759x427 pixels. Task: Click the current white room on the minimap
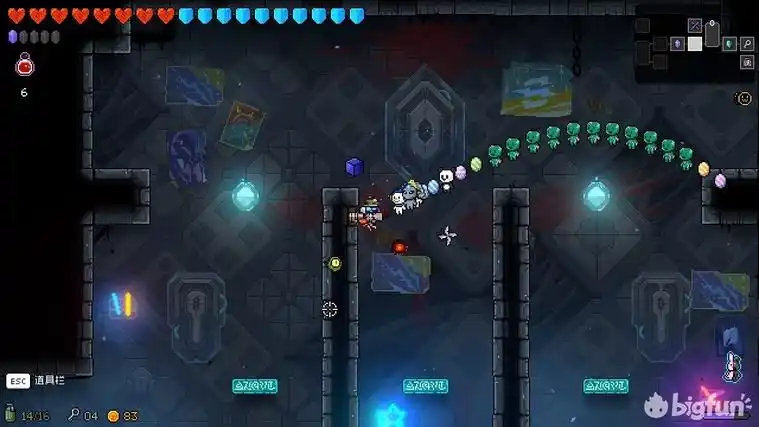tap(695, 43)
